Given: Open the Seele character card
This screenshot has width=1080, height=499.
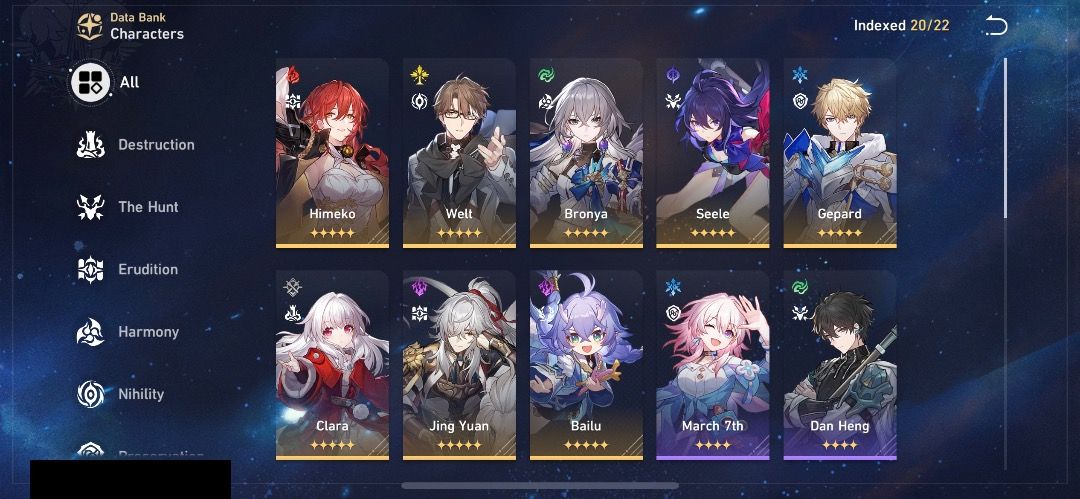Looking at the screenshot, I should 713,152.
